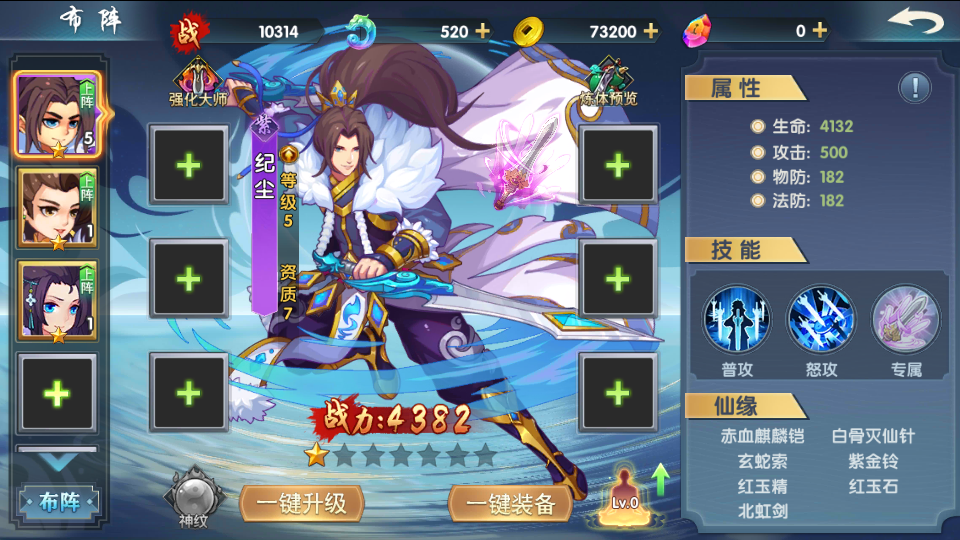Expand the hero list down arrow
The height and width of the screenshot is (540, 960).
pos(57,462)
